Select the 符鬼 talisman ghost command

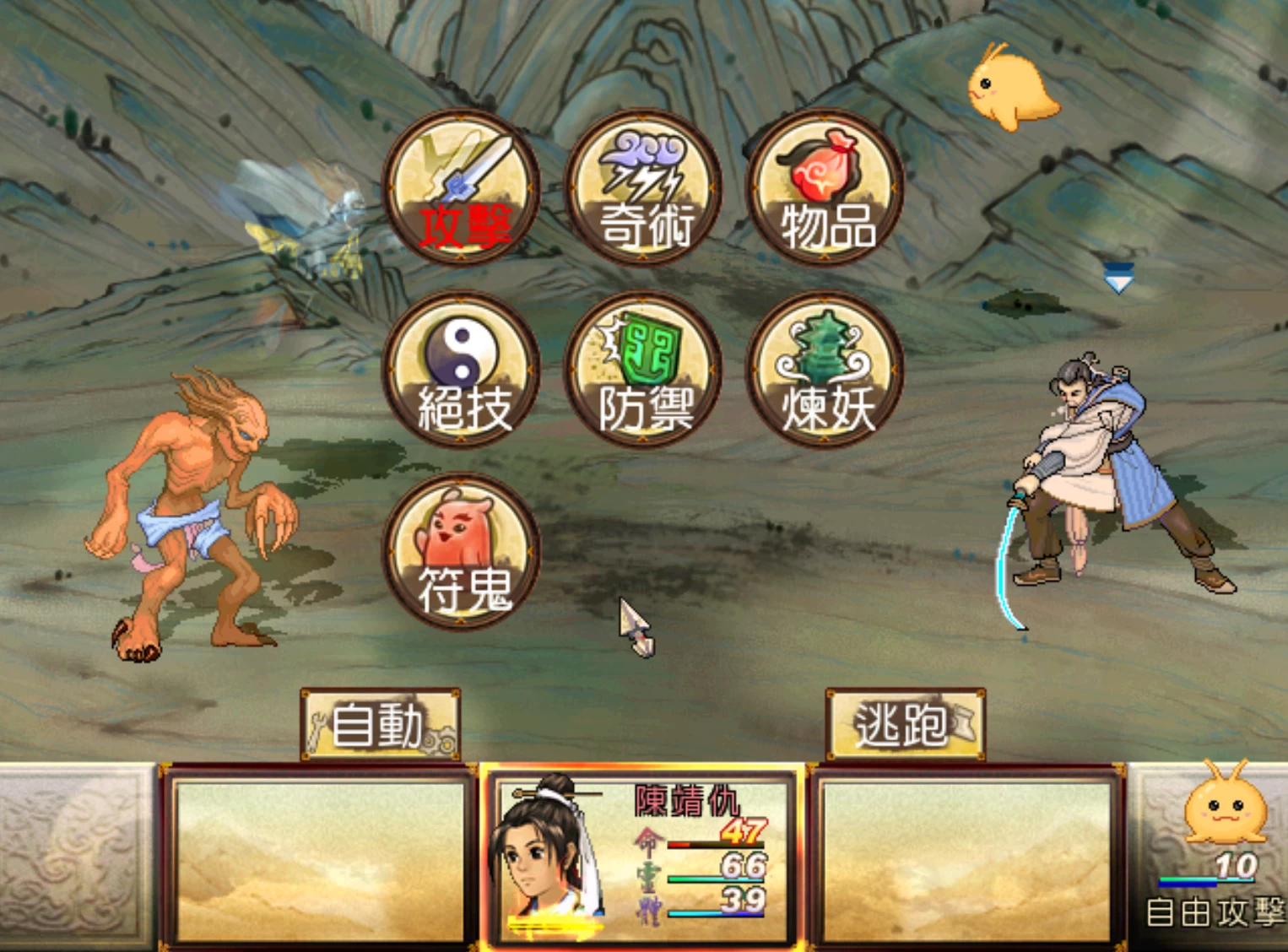tap(461, 551)
